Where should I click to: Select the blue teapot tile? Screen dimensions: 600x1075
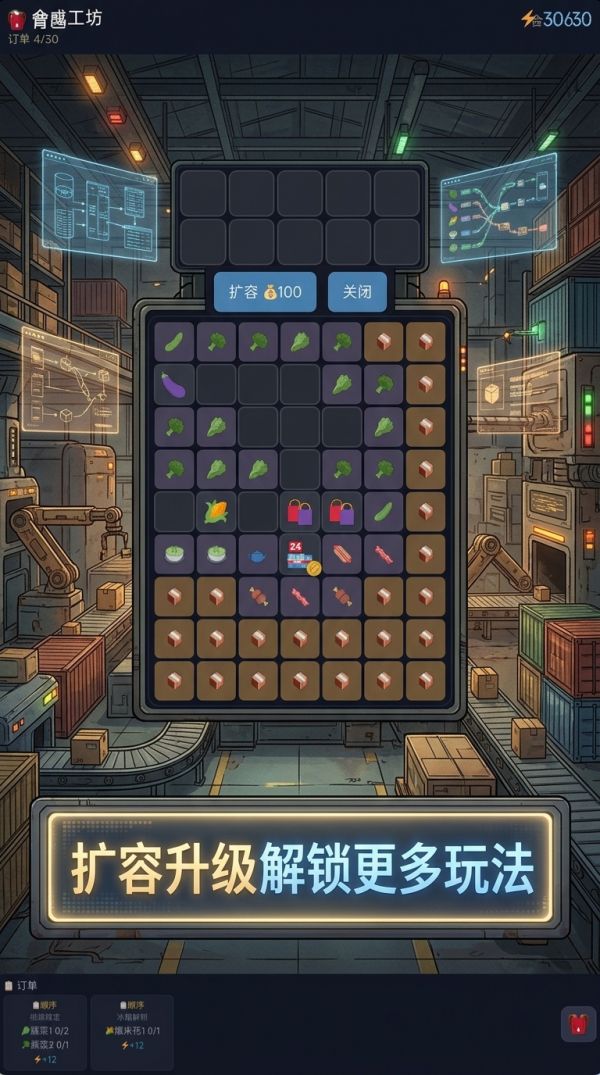(x=258, y=554)
